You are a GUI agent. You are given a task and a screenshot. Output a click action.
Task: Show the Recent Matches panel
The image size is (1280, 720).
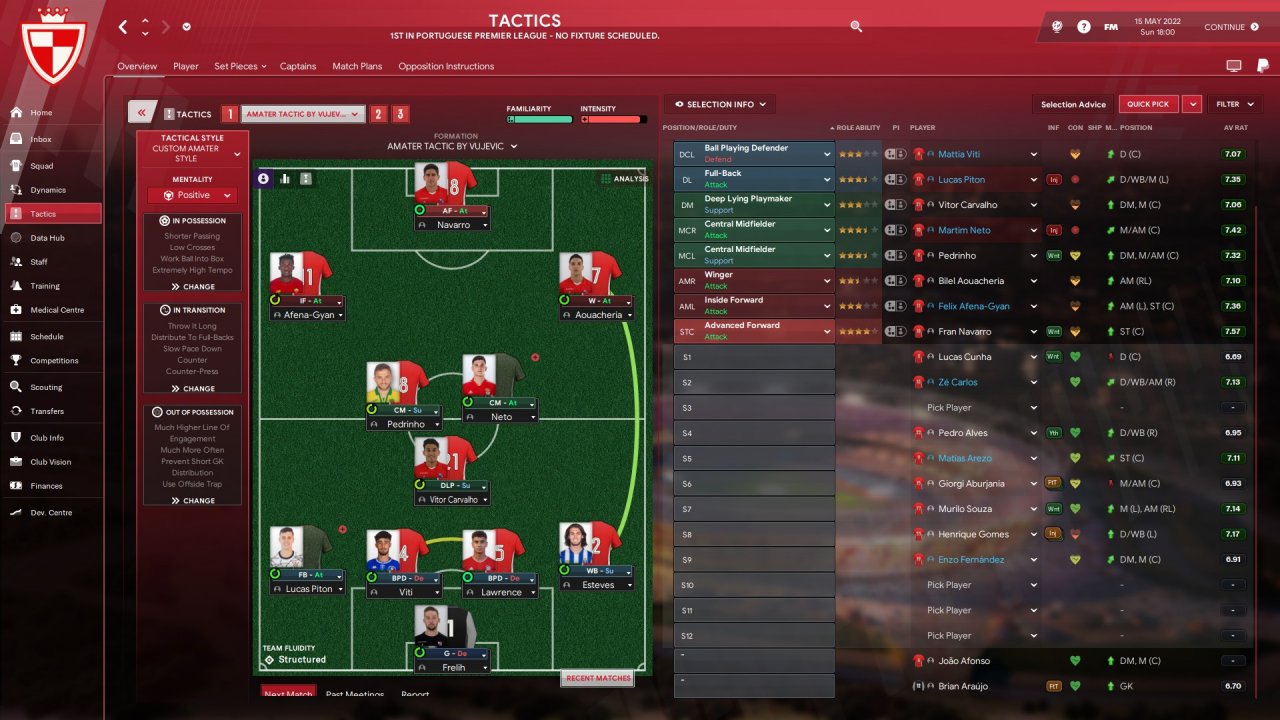tap(598, 678)
